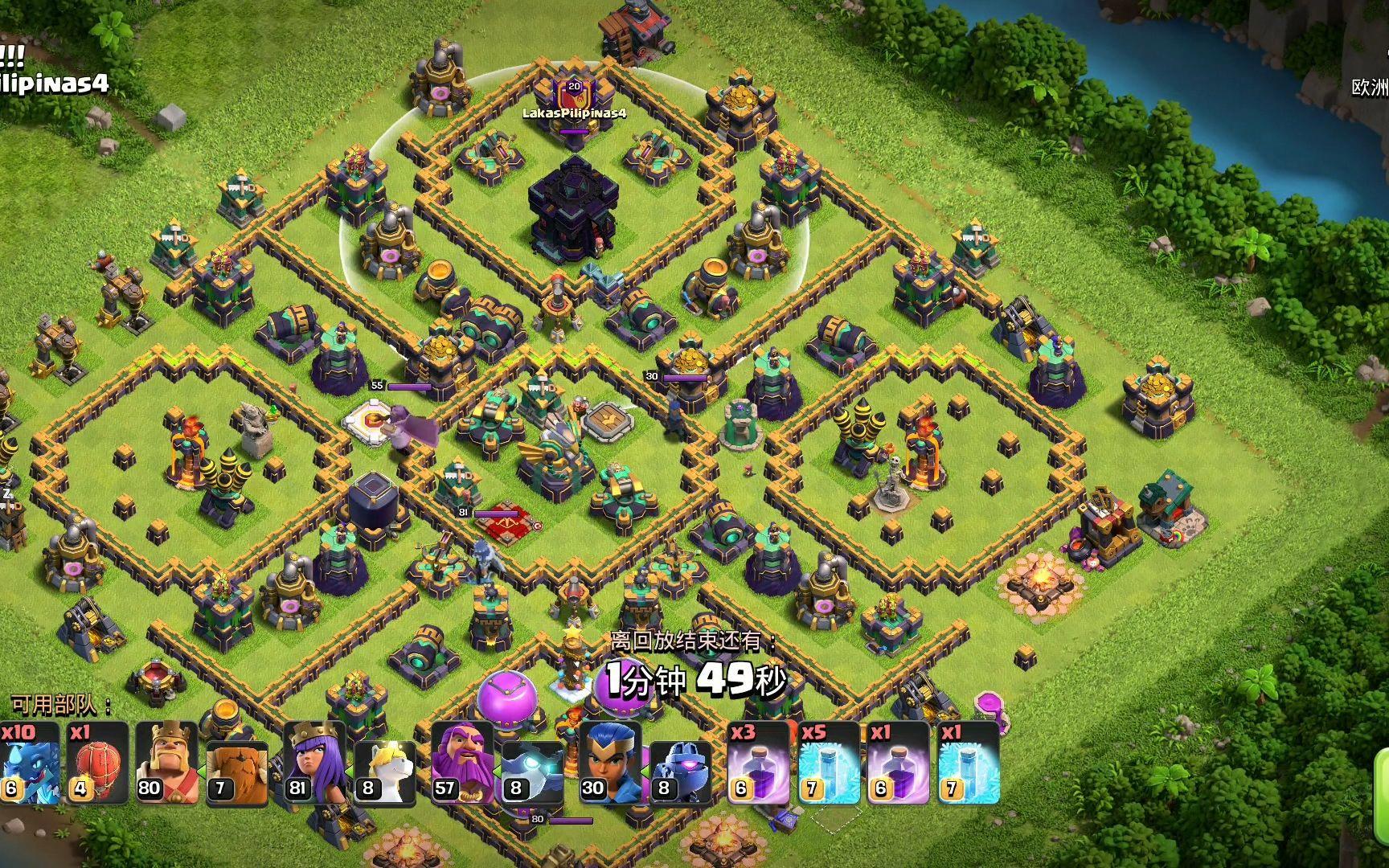
Task: Select the brown furry pet card
Action: [237, 764]
